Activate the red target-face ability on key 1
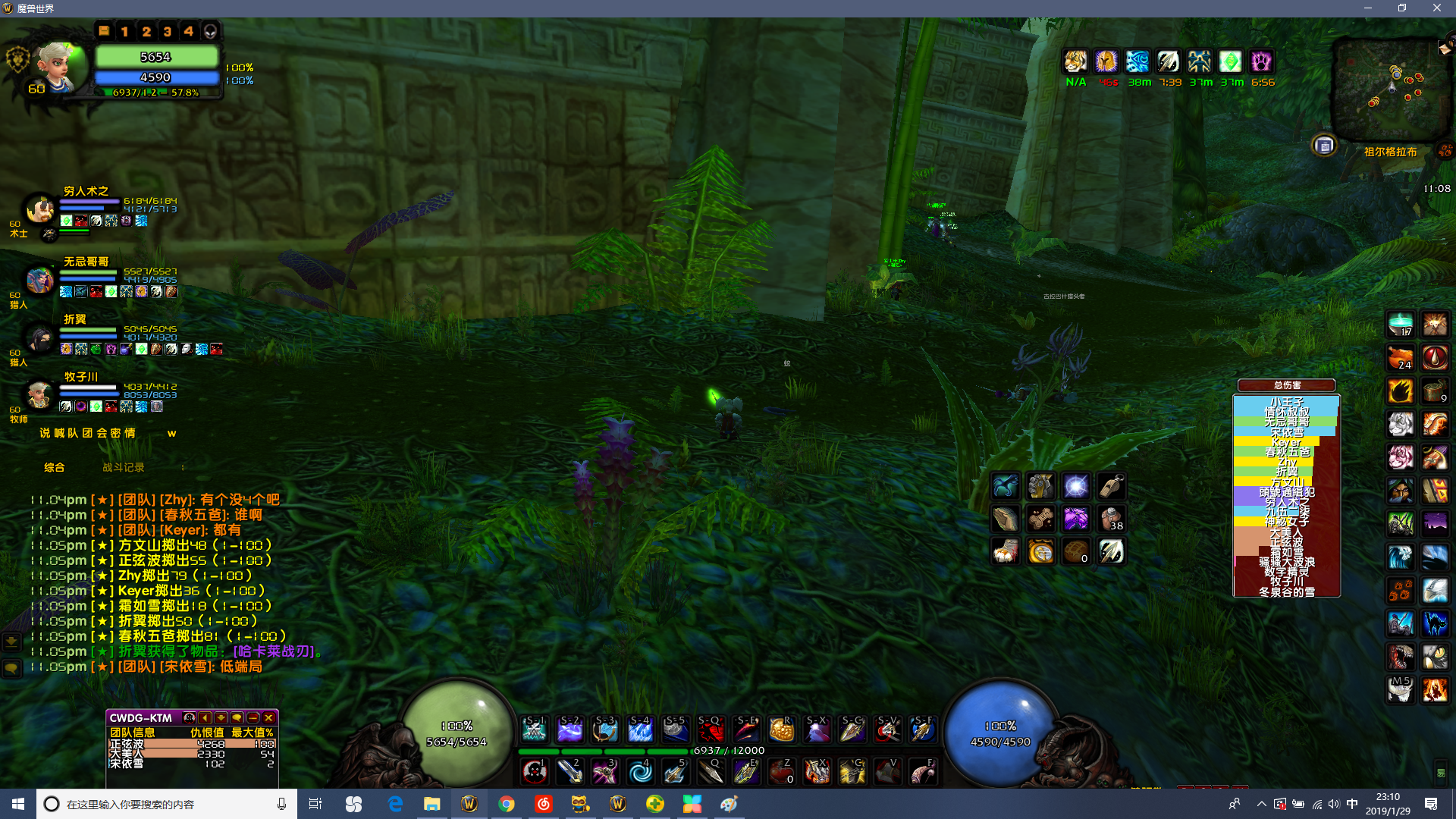The height and width of the screenshot is (819, 1456). pyautogui.click(x=535, y=772)
